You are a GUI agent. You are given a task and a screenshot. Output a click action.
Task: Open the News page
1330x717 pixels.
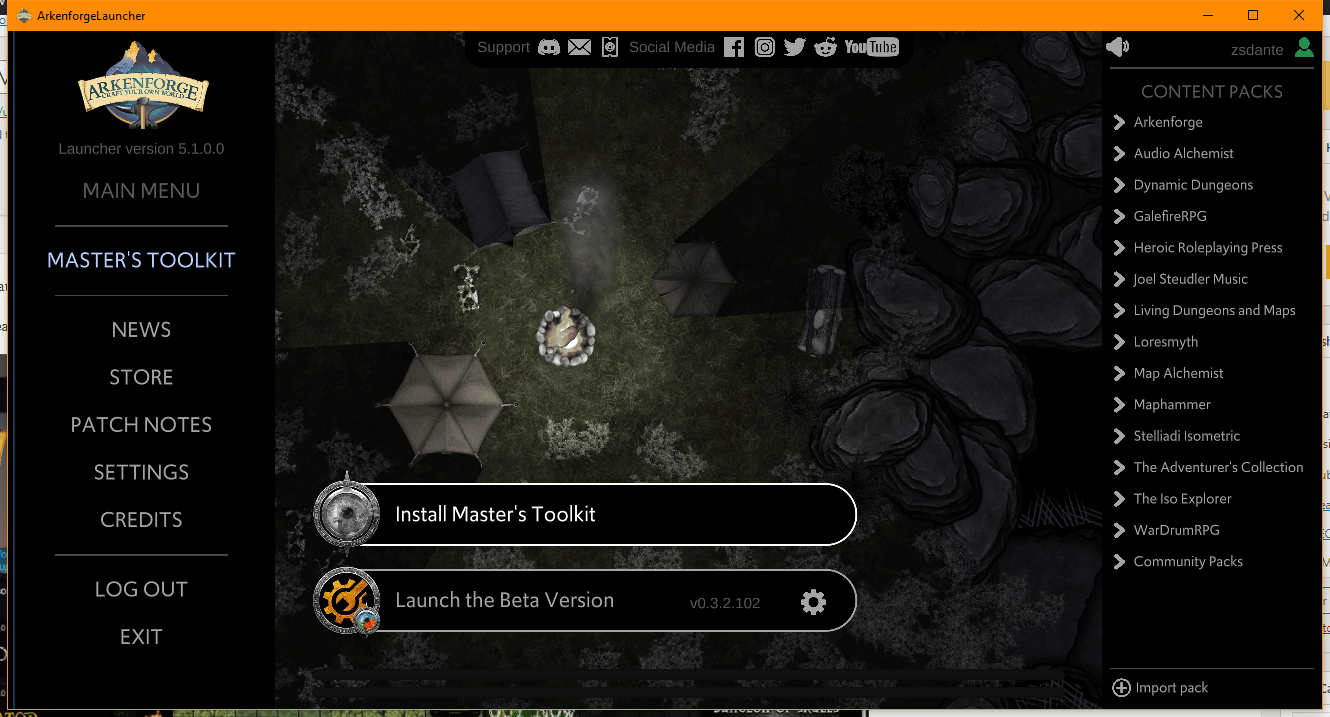[141, 330]
